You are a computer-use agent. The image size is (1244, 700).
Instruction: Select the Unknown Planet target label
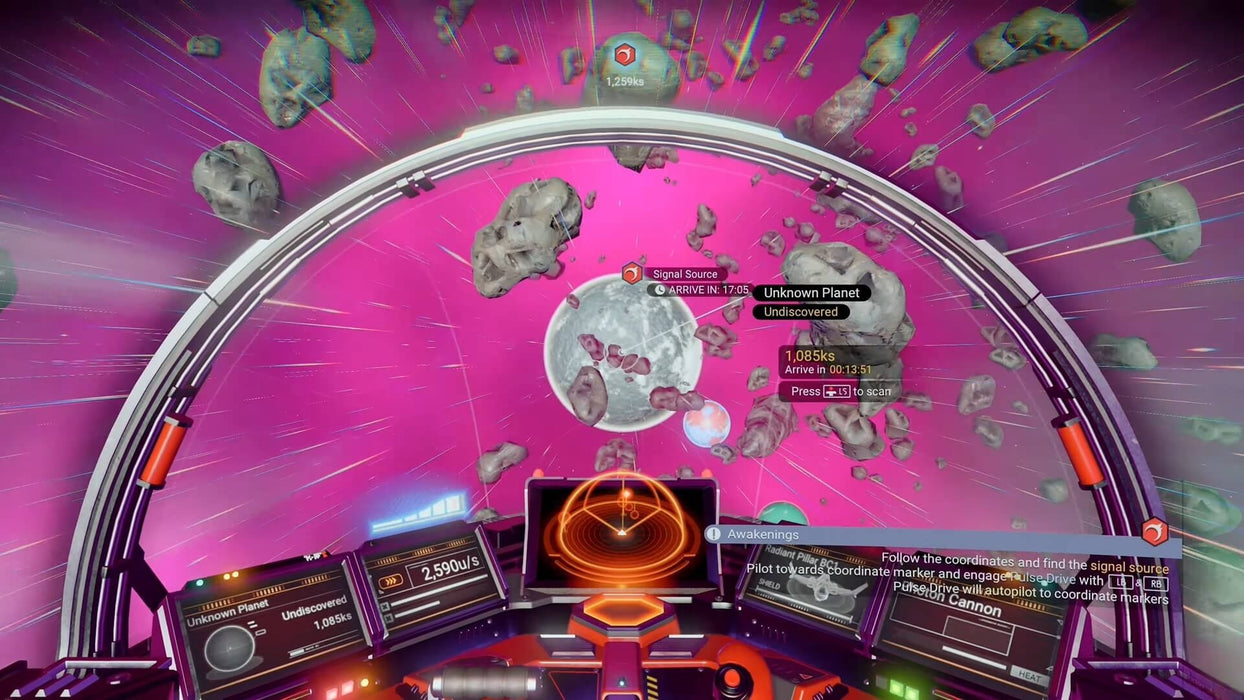tap(811, 293)
